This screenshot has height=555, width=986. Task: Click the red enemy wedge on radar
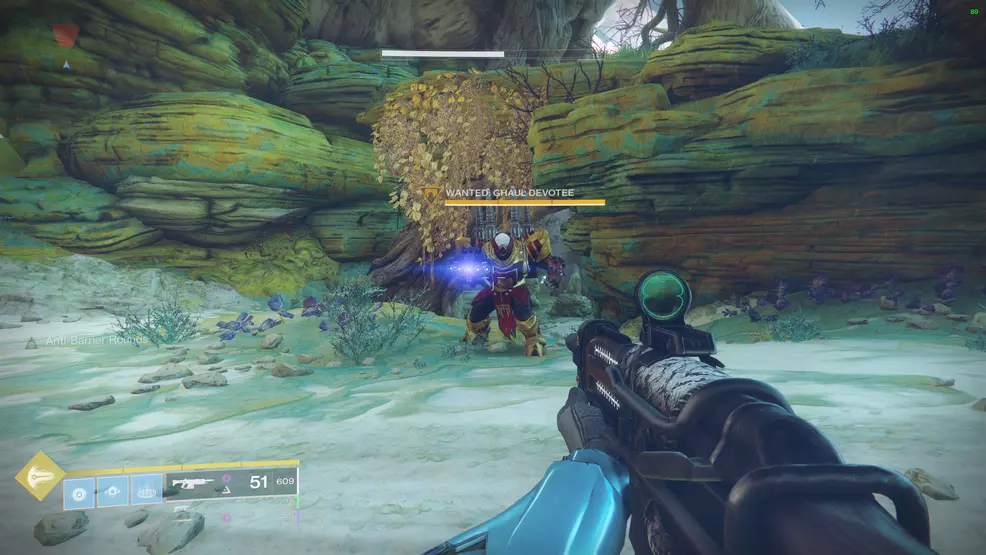click(x=65, y=36)
